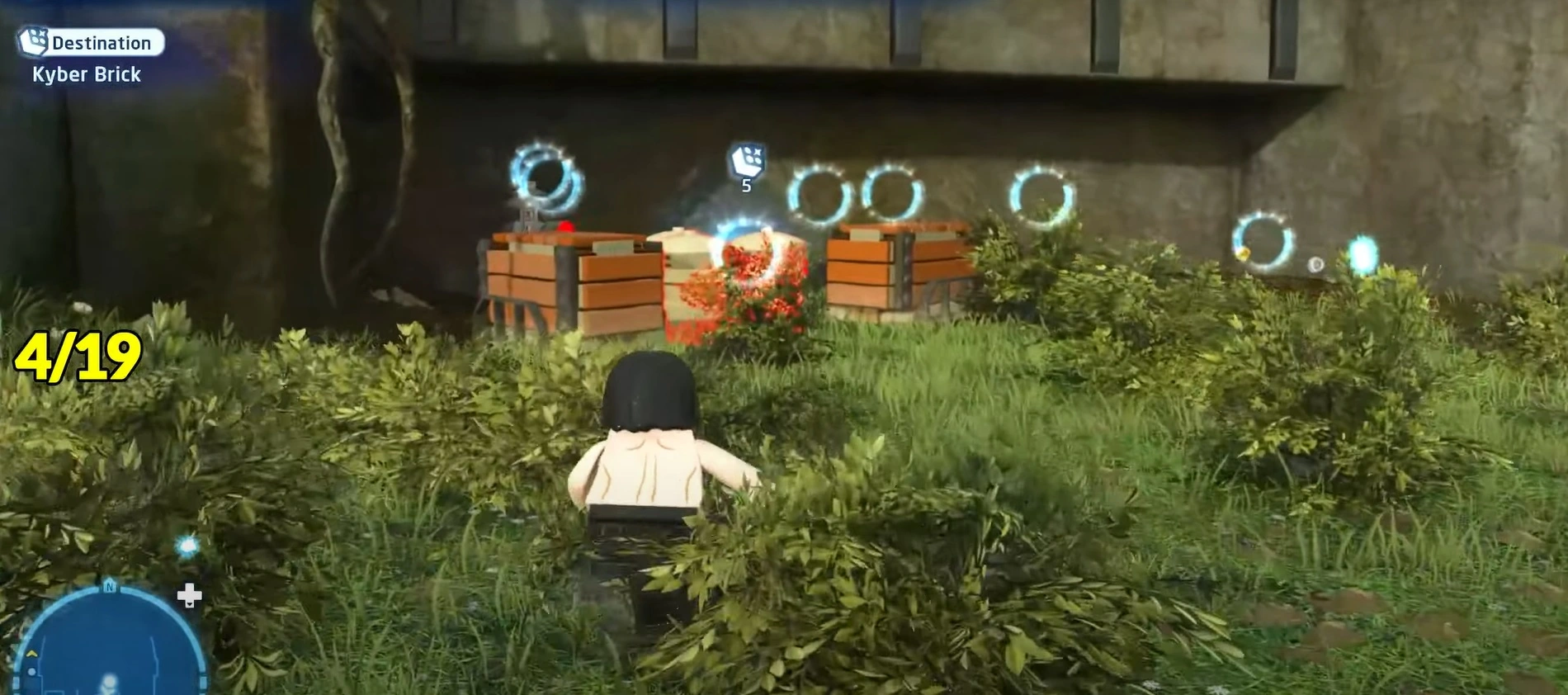Select the kyber brick x5 counter icon
This screenshot has height=695, width=1568.
click(744, 163)
